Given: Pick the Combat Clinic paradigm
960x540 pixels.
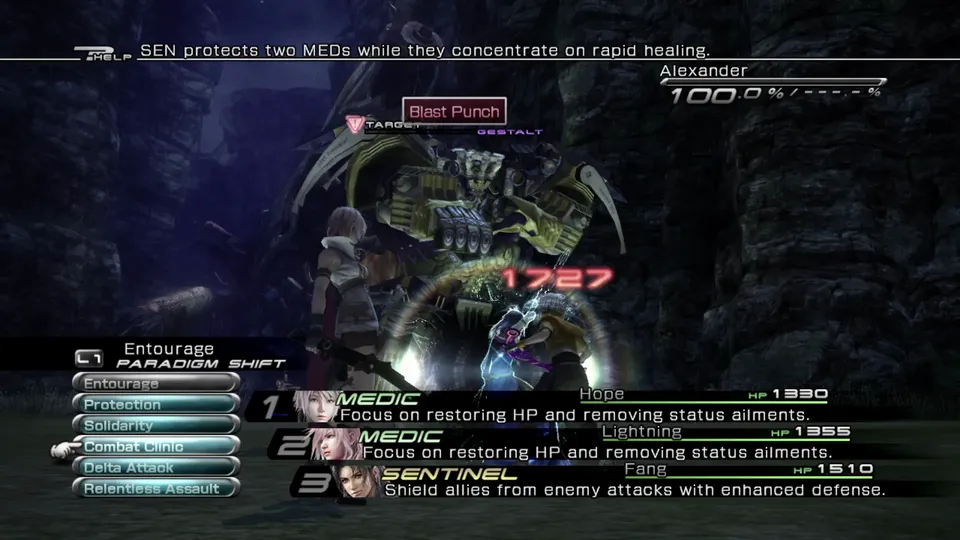Looking at the screenshot, I should [x=155, y=446].
